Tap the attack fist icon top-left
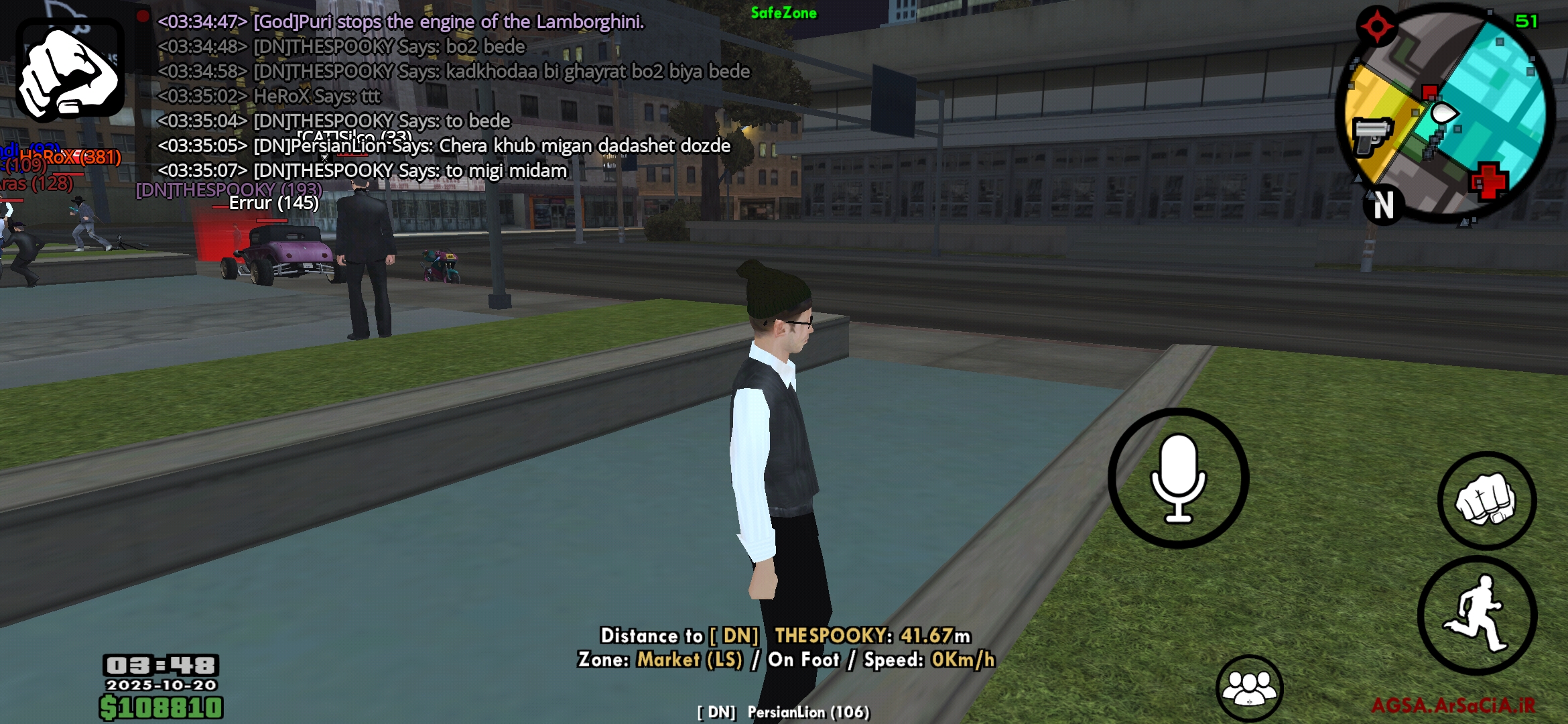The height and width of the screenshot is (724, 1568). pos(69,67)
